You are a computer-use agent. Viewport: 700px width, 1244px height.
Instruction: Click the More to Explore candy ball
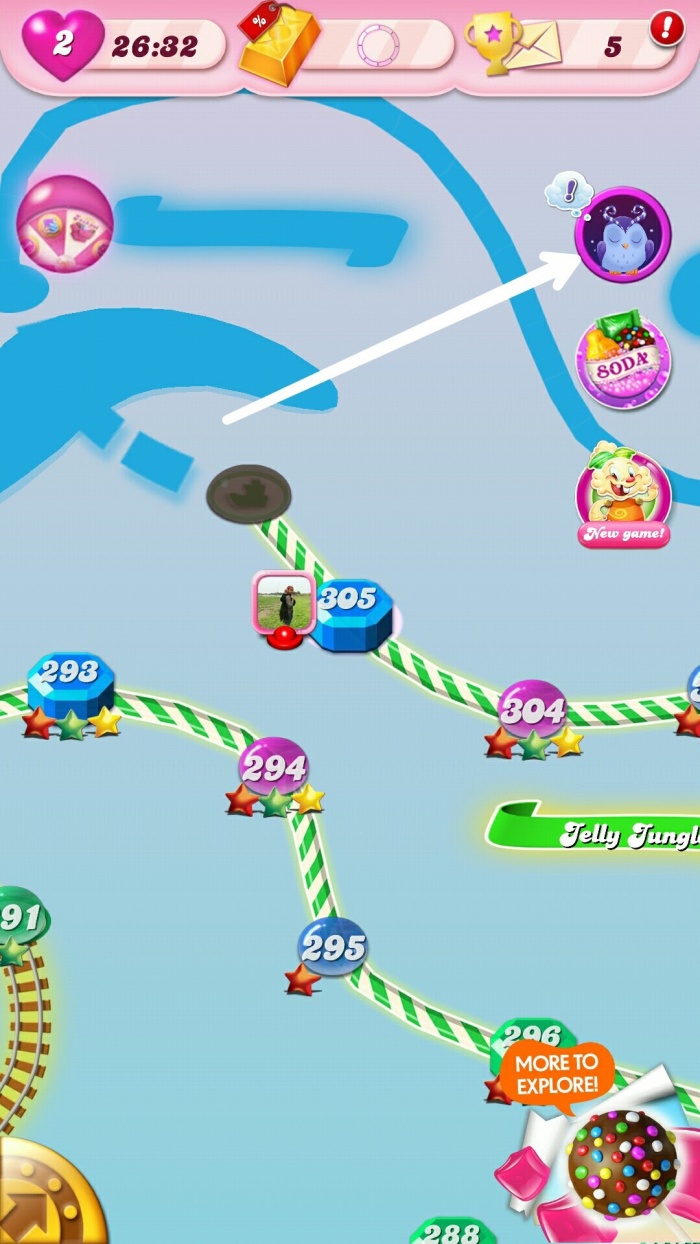pos(621,1163)
